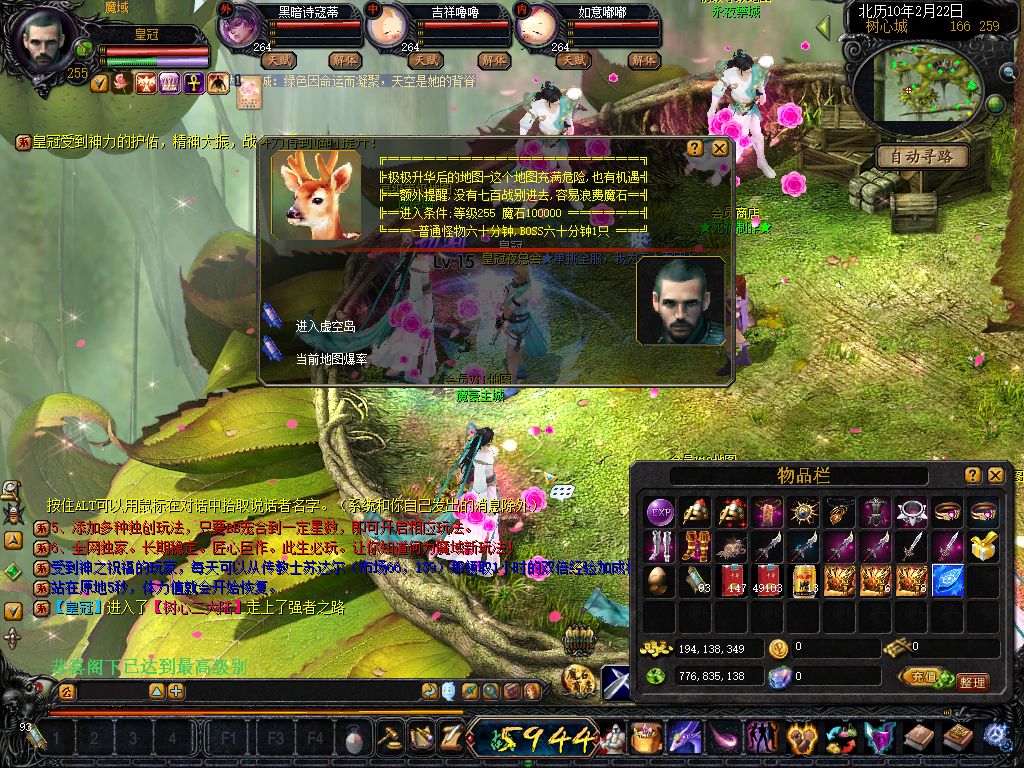Select the brown egg item in inventory
1024x768 pixels.
[660, 580]
